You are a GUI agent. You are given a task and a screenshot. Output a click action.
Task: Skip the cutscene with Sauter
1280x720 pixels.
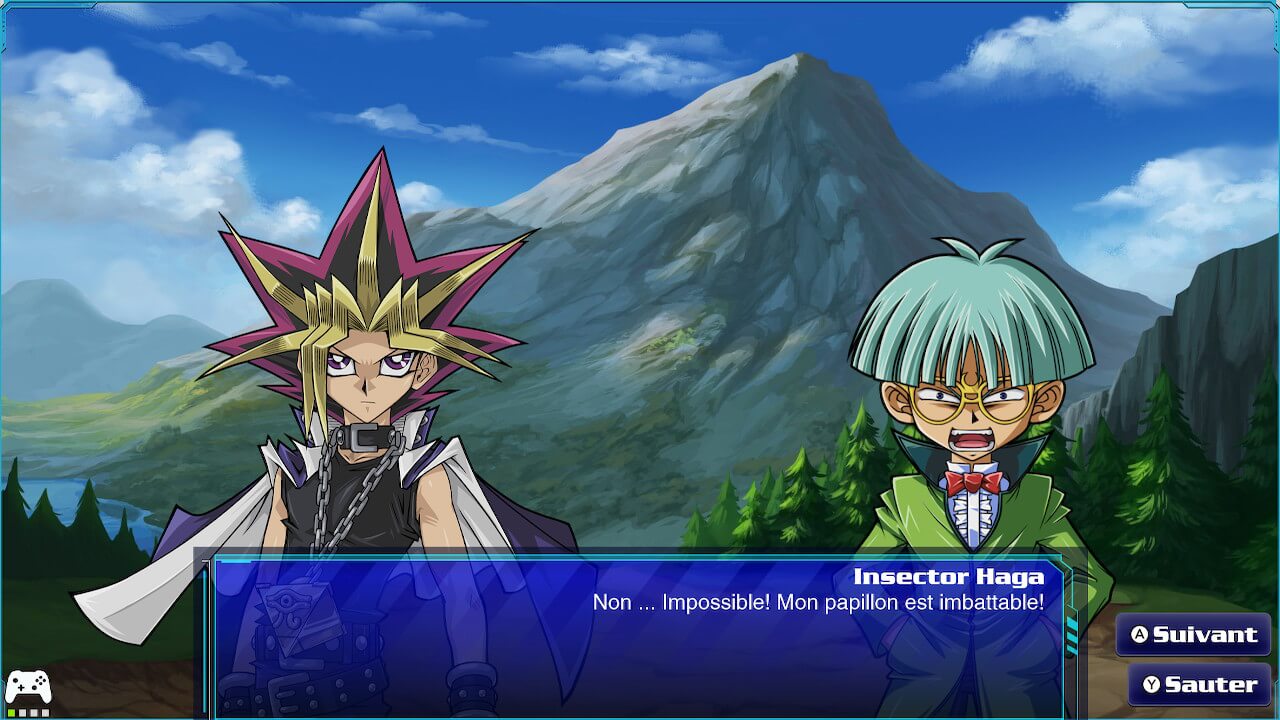(1199, 685)
